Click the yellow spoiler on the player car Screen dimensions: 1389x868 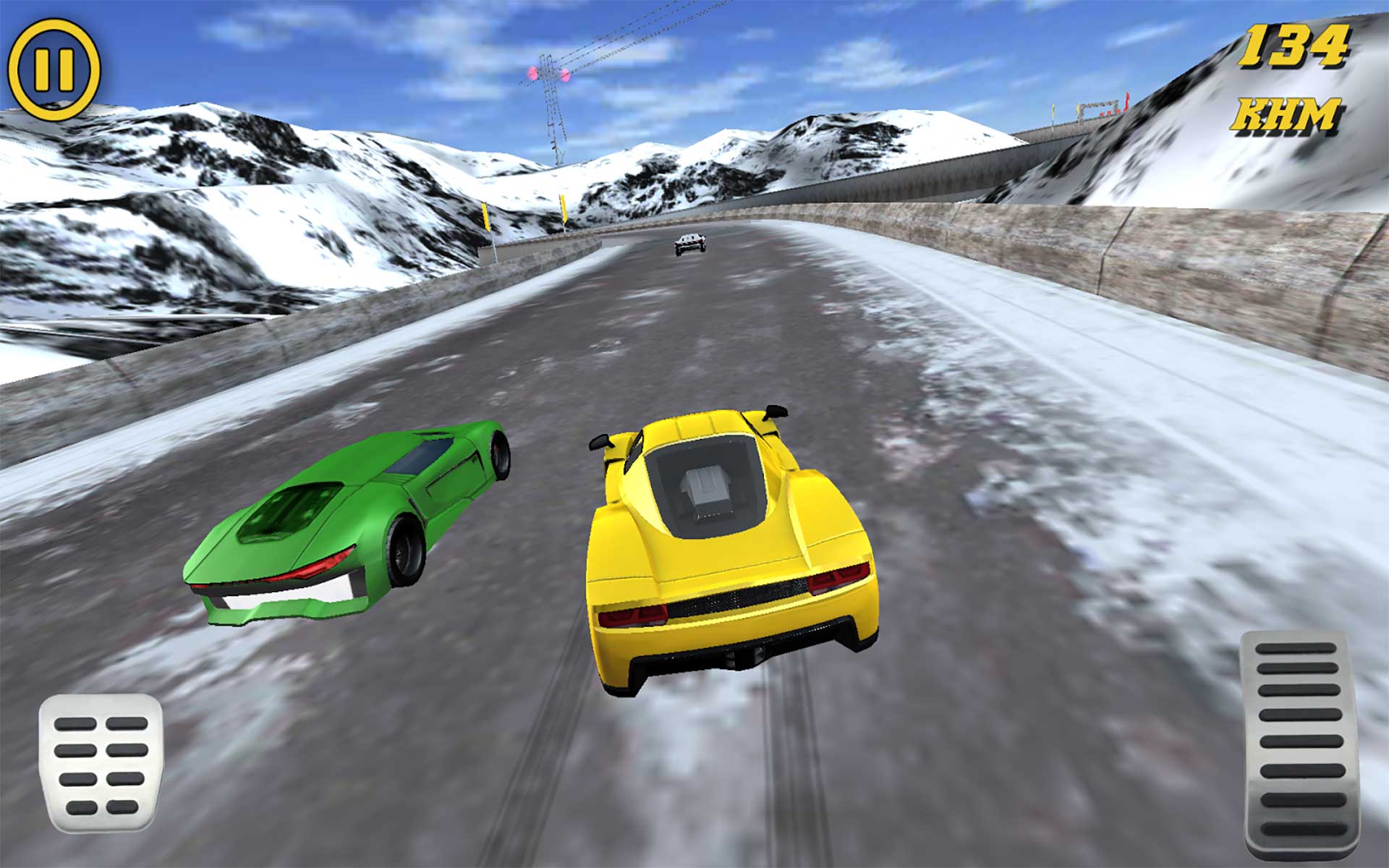(694, 423)
